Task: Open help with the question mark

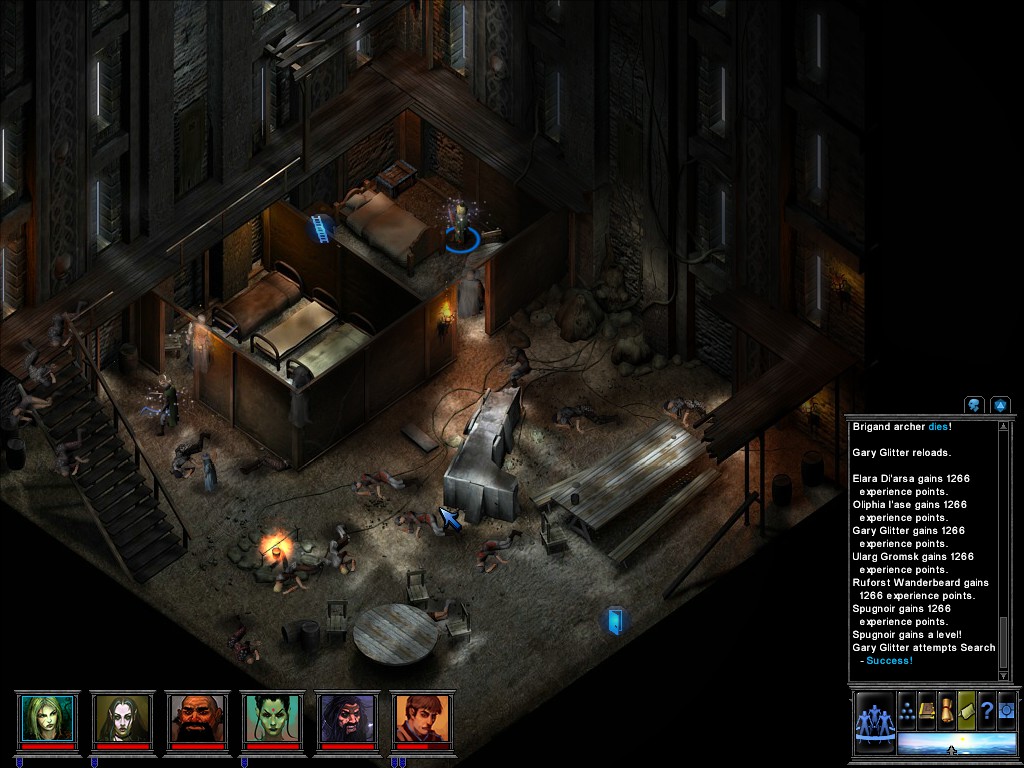Action: tap(987, 711)
